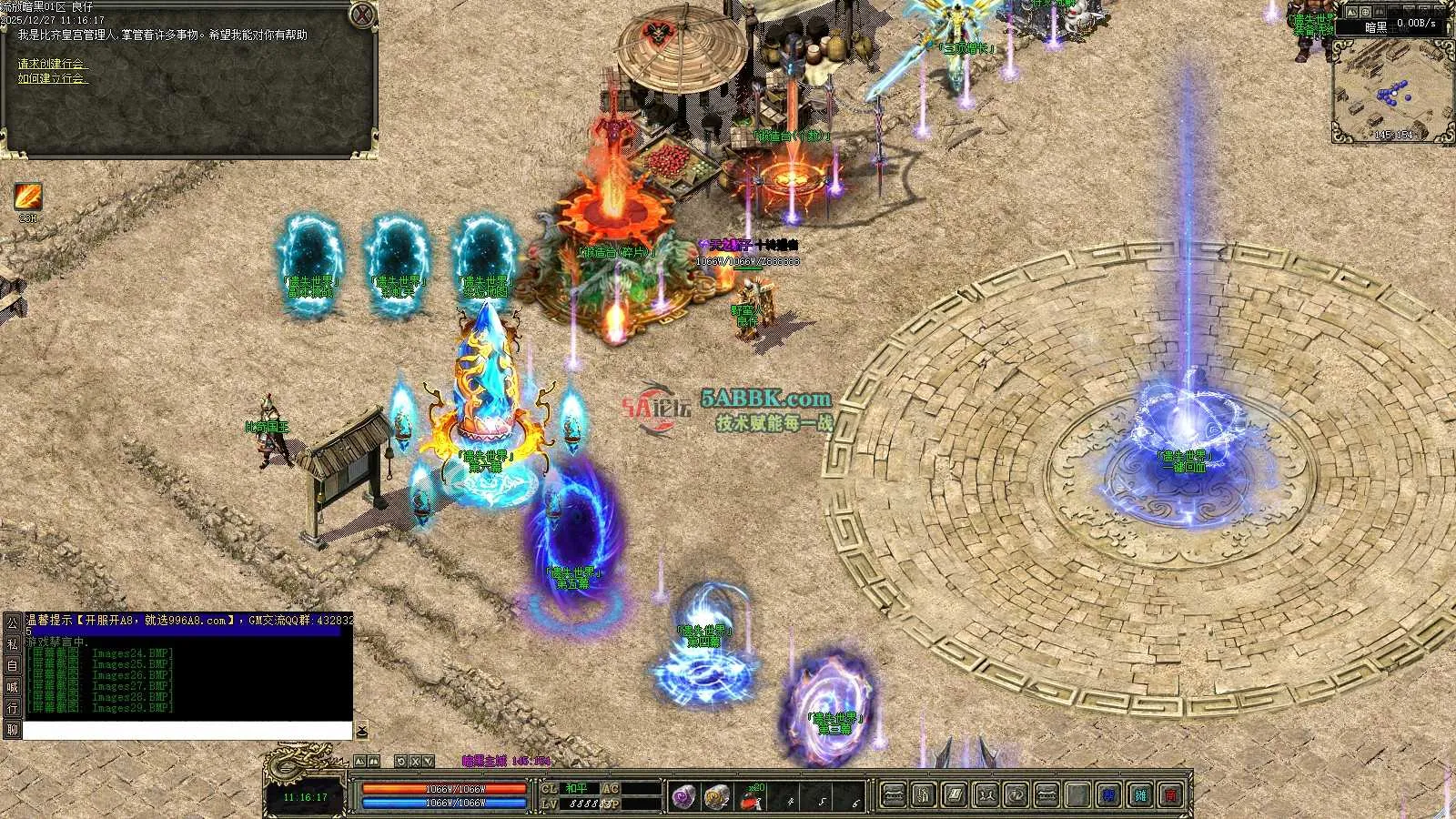Switch to the '私' private chat channel
Image resolution: width=1456 pixels, height=819 pixels.
(x=12, y=644)
